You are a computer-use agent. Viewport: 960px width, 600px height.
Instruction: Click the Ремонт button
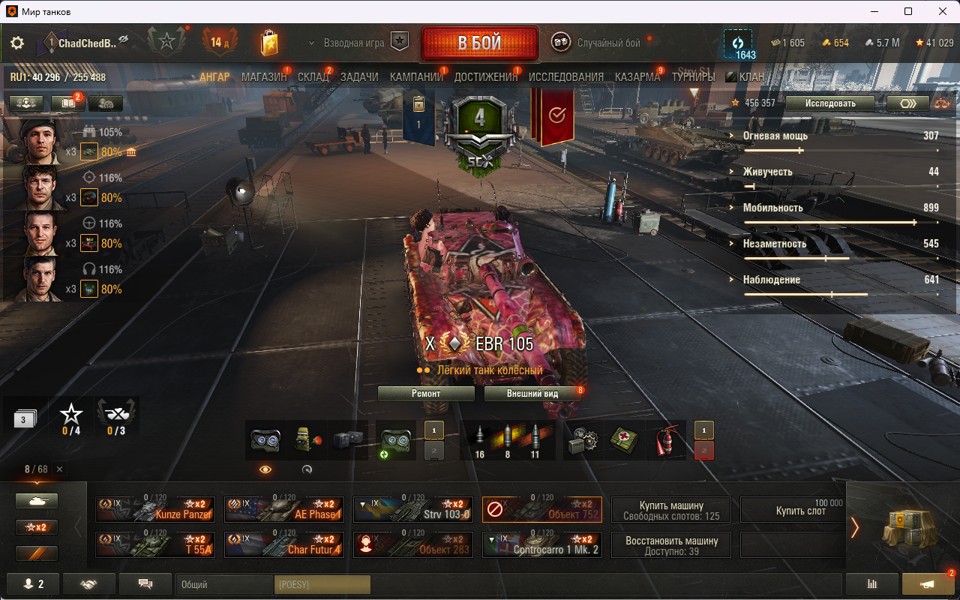(x=426, y=394)
